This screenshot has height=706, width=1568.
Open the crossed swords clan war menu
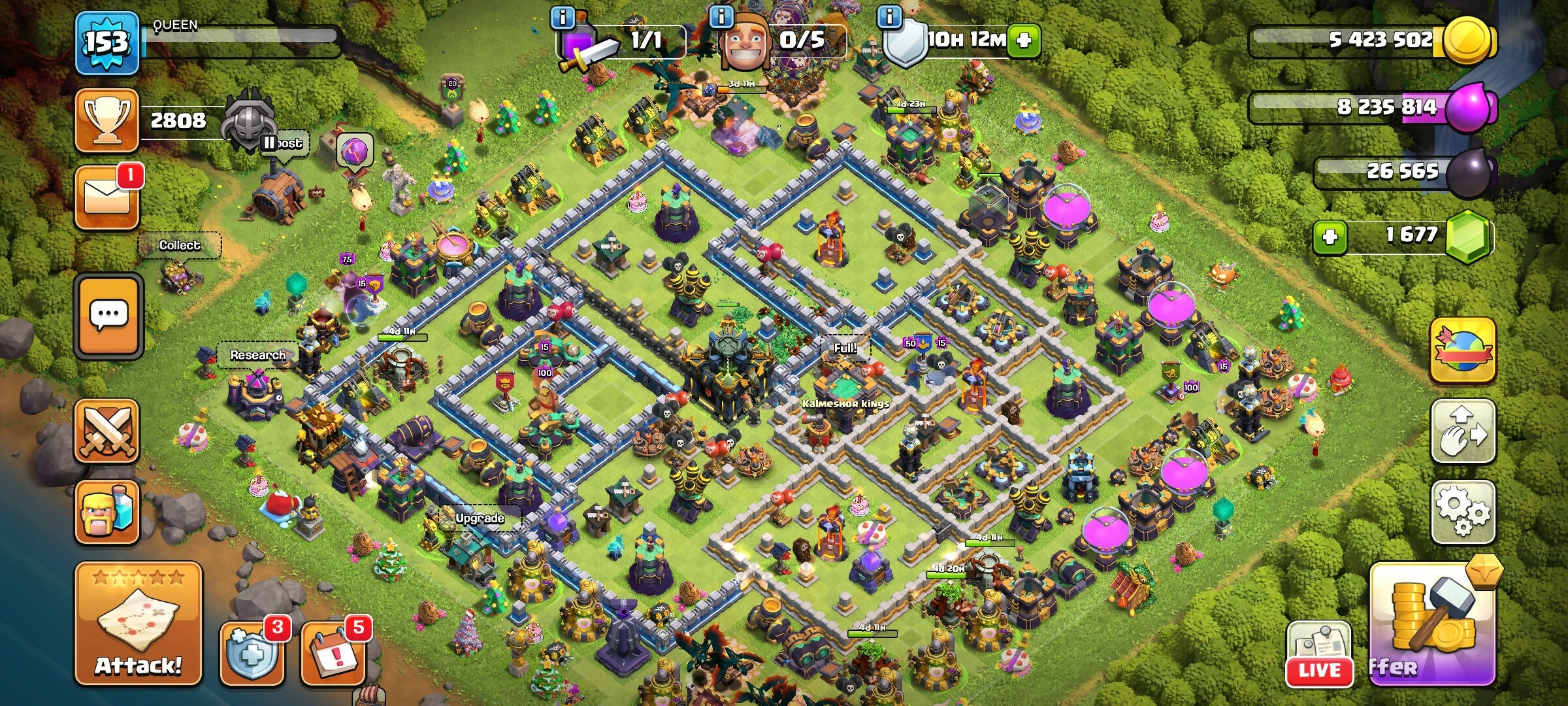[x=107, y=432]
